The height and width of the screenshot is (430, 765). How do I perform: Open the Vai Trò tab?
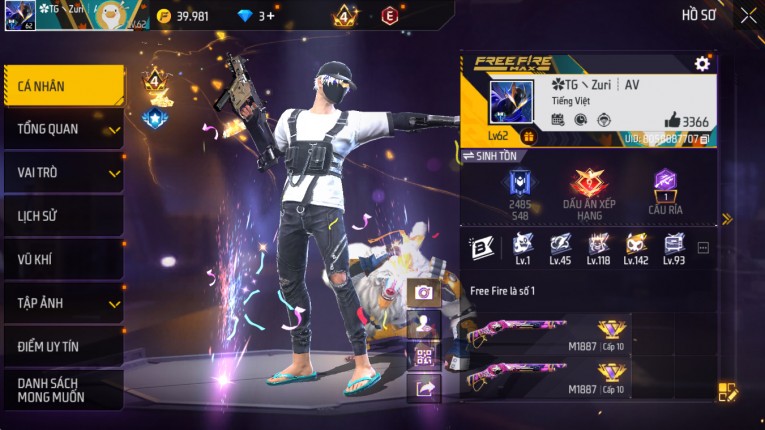tap(62, 172)
